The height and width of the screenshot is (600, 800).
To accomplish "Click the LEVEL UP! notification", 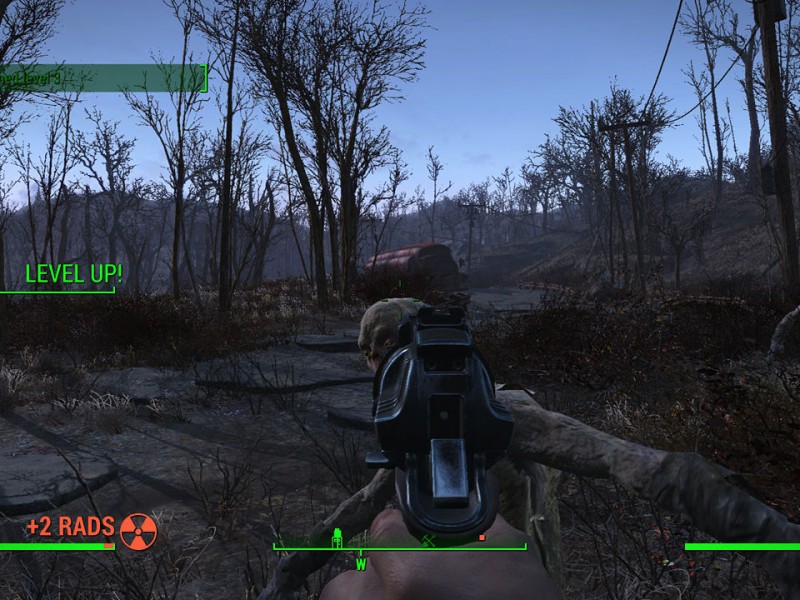I will tap(73, 274).
